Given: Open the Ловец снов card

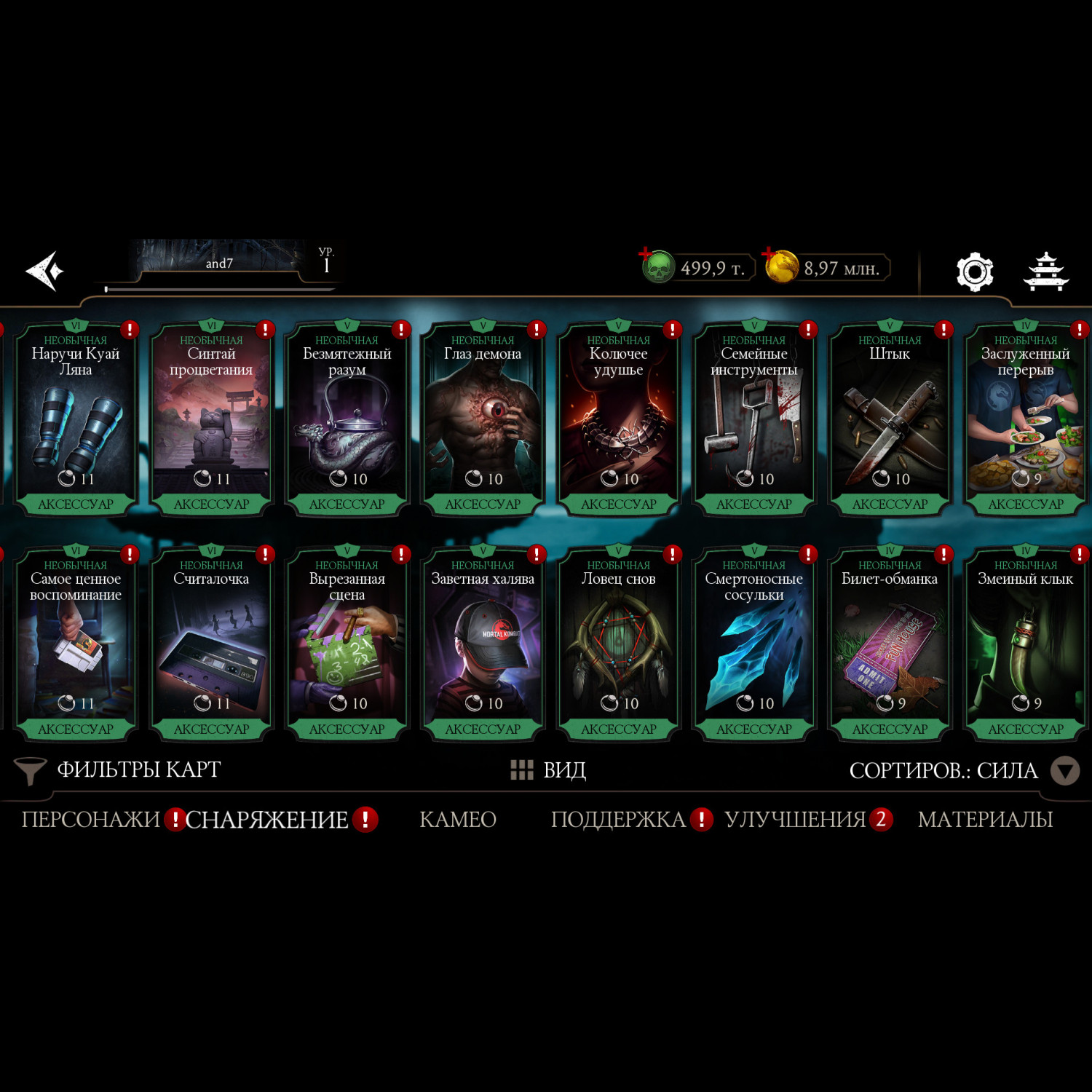Looking at the screenshot, I should pos(618,645).
